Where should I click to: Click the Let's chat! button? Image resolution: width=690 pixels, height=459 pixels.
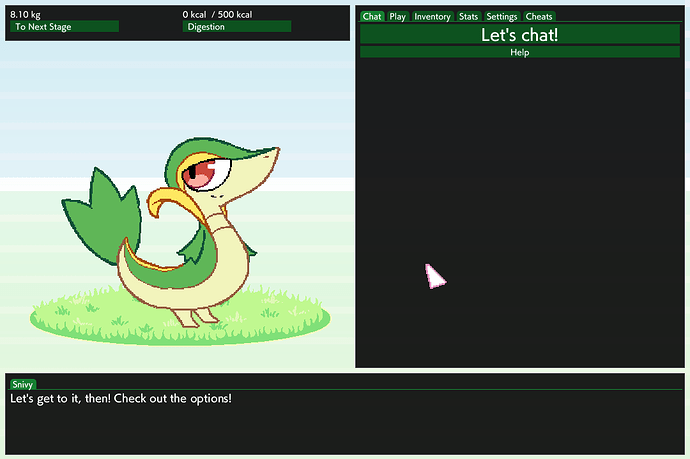point(519,34)
